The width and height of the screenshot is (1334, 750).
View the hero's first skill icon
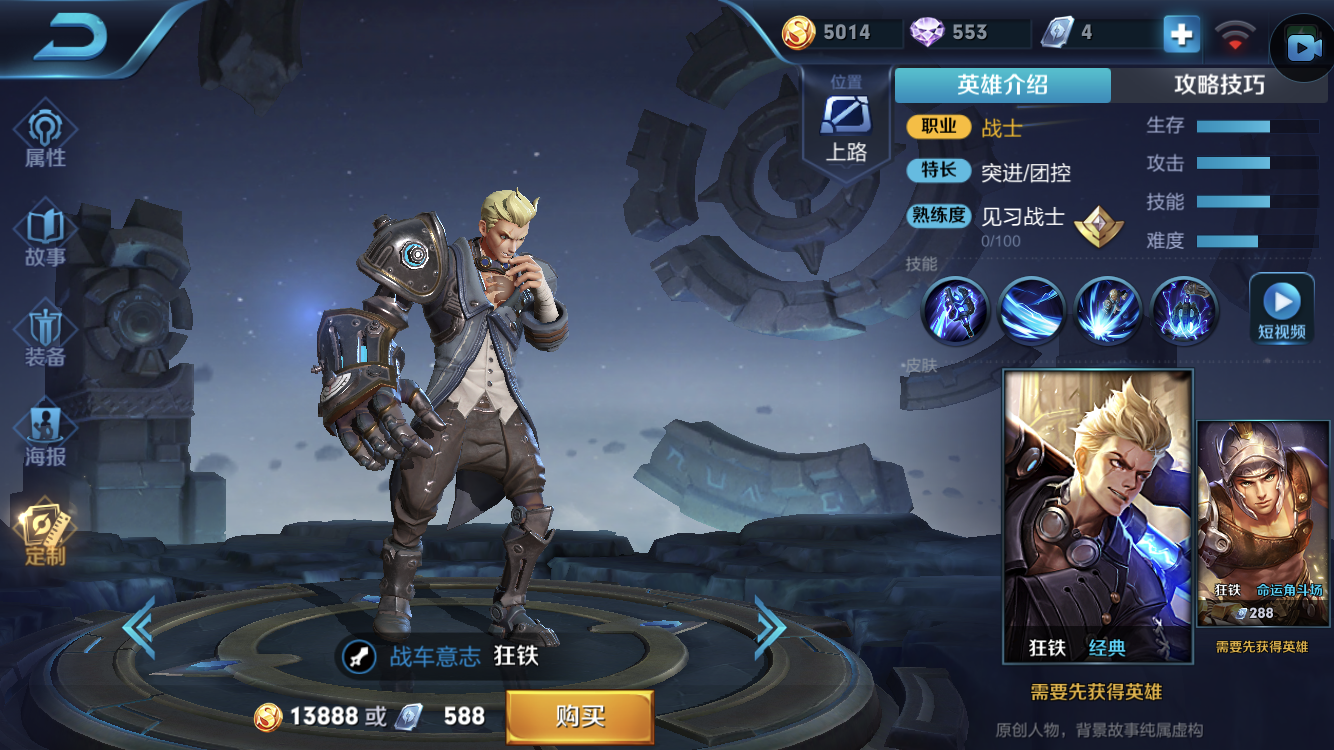[x=954, y=310]
